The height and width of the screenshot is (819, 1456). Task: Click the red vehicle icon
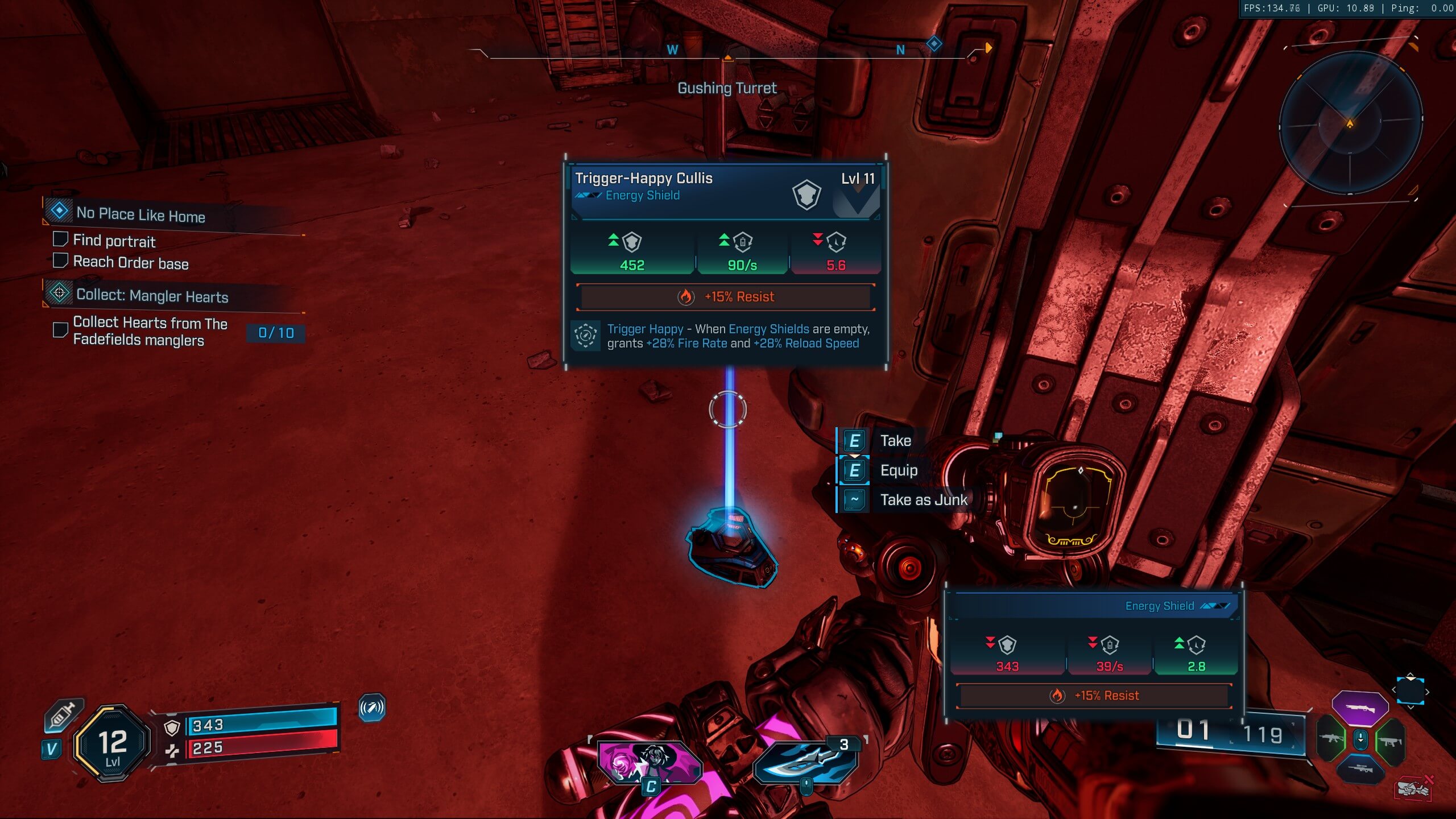coord(1414,788)
